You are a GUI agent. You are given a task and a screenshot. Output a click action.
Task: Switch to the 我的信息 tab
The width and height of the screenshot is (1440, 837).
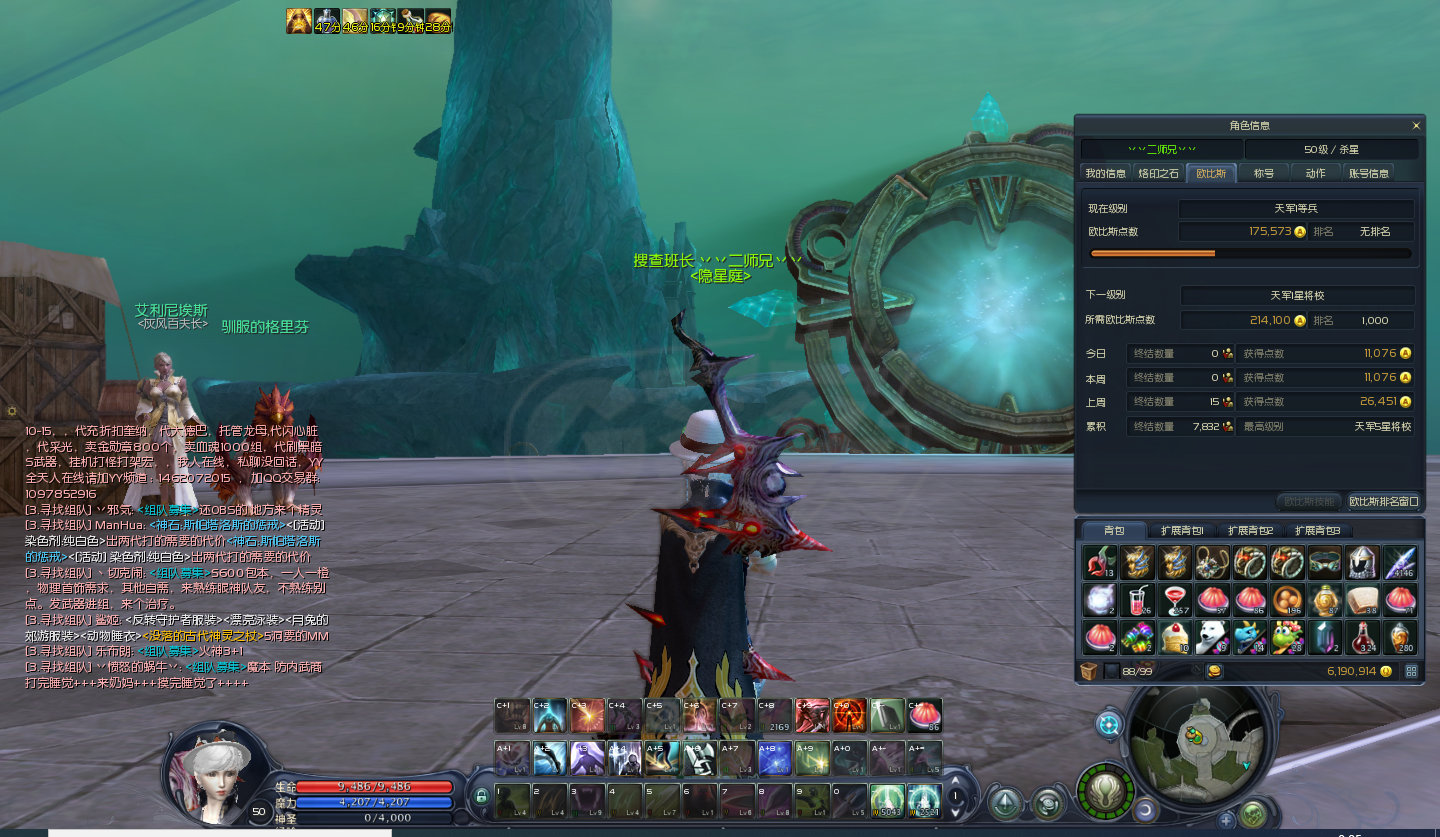click(x=1105, y=173)
